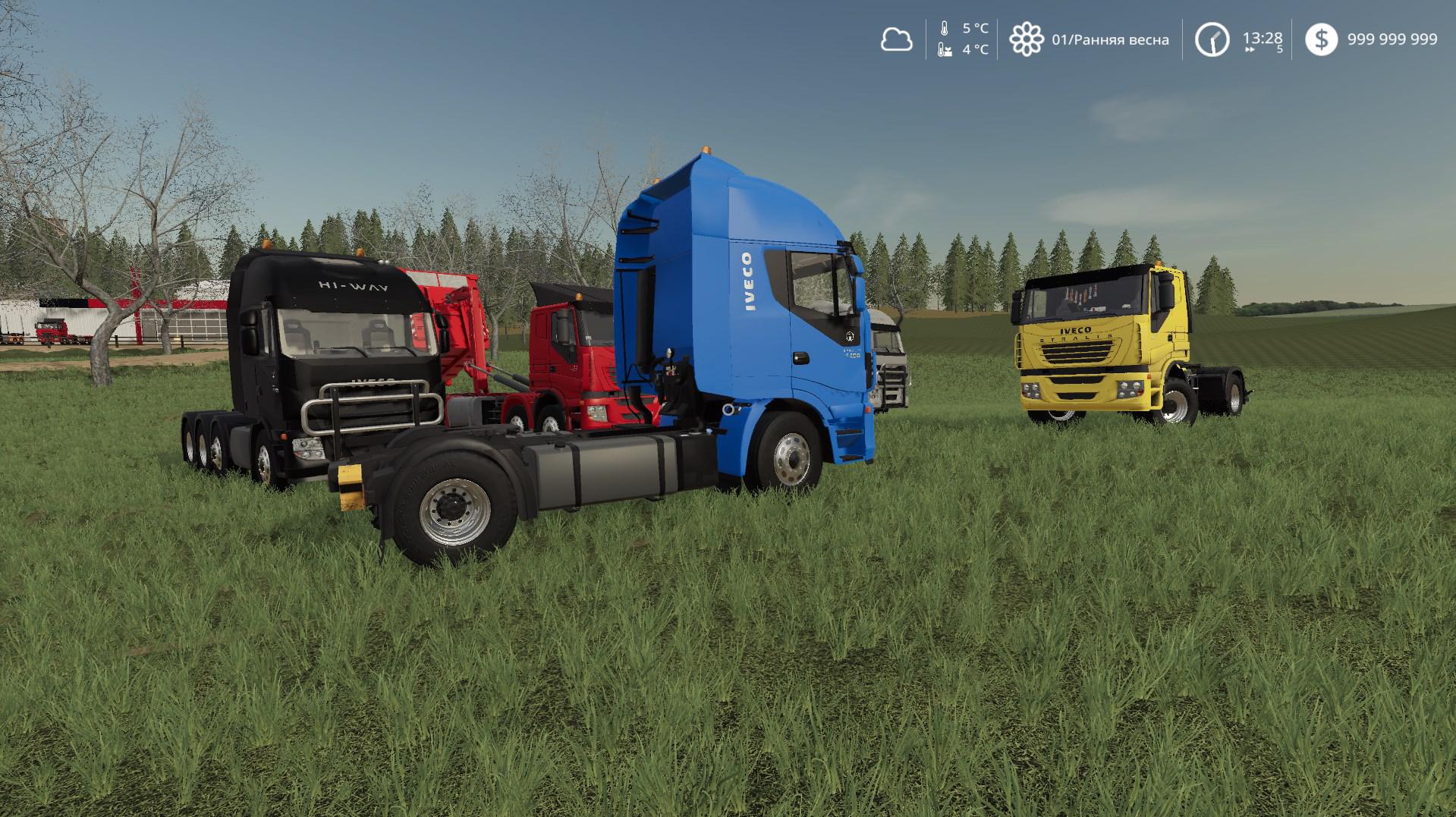Select the flower season icon
This screenshot has width=1456, height=817.
(x=1026, y=39)
